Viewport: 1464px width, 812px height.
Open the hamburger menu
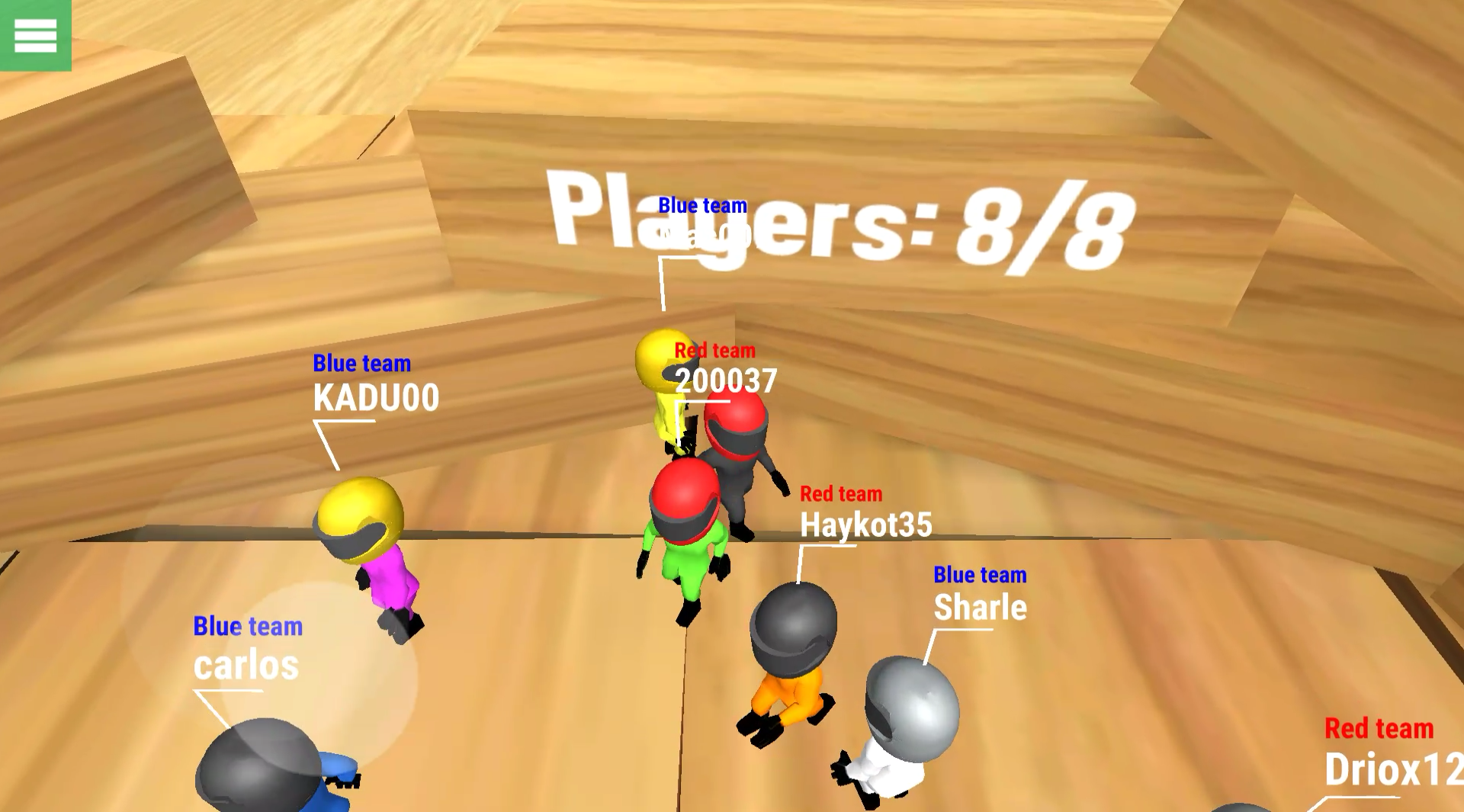[34, 34]
